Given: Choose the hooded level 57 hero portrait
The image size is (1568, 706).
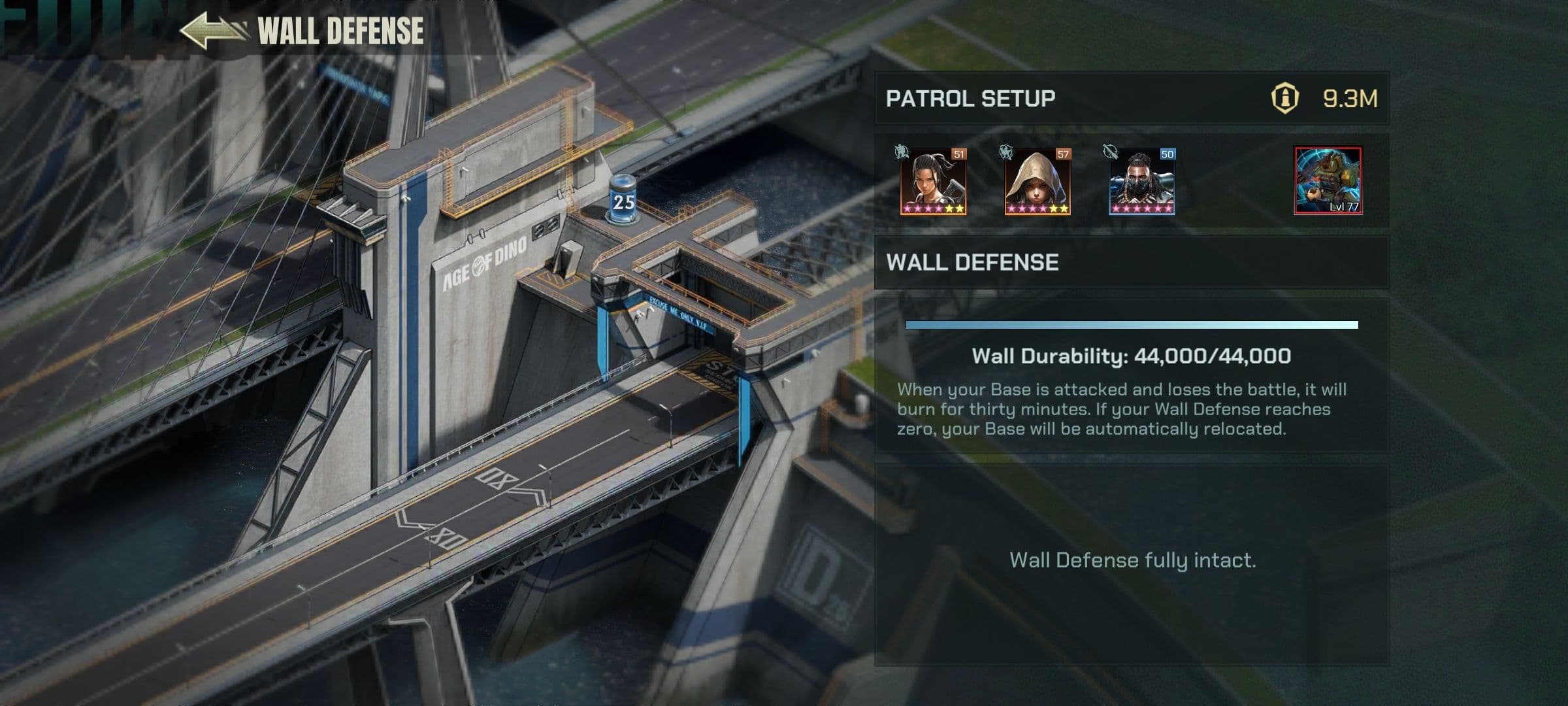Looking at the screenshot, I should [x=1037, y=181].
